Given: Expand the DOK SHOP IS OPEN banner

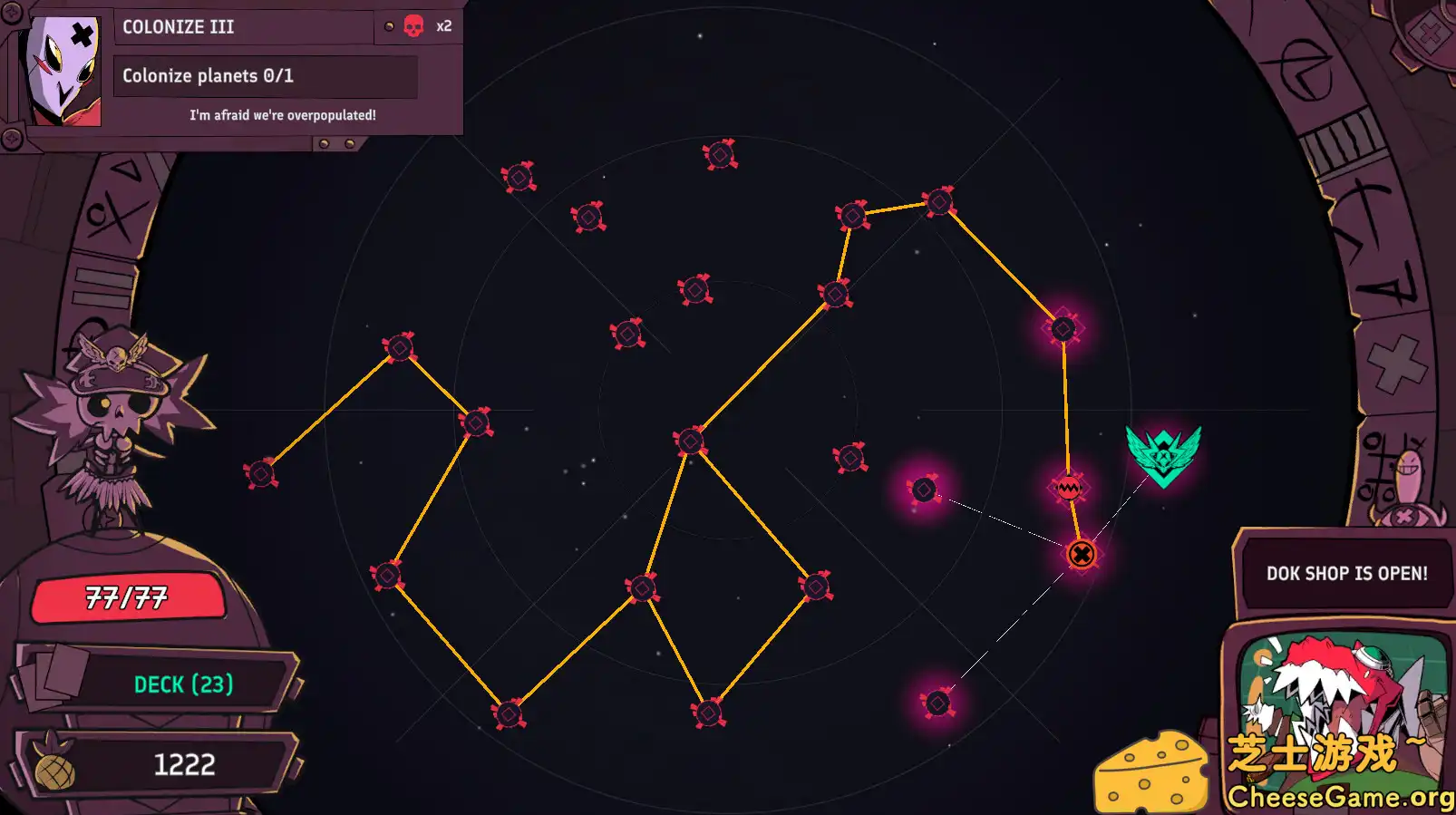Looking at the screenshot, I should click(x=1345, y=572).
